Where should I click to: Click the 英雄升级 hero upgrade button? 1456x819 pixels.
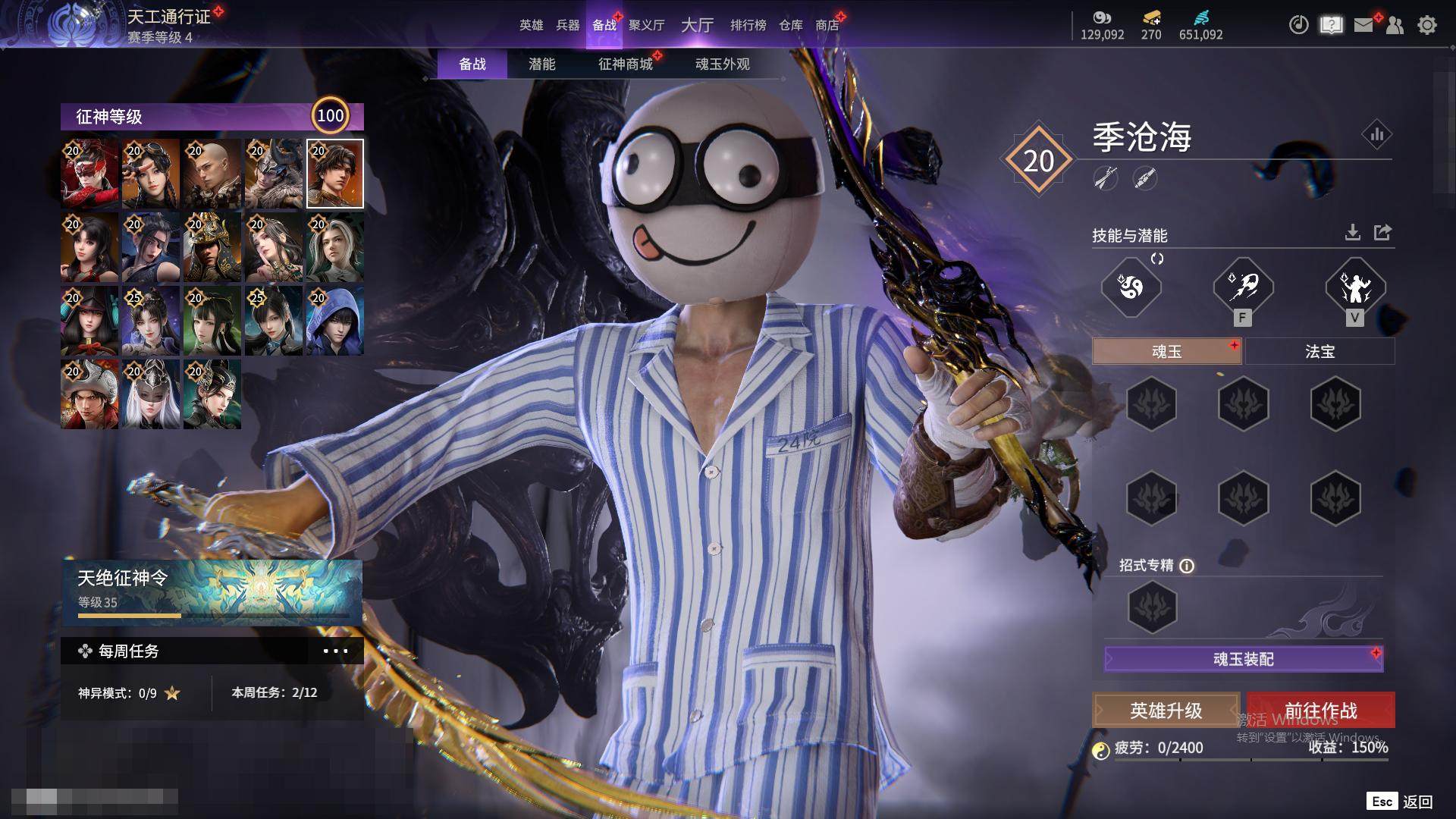(1166, 711)
